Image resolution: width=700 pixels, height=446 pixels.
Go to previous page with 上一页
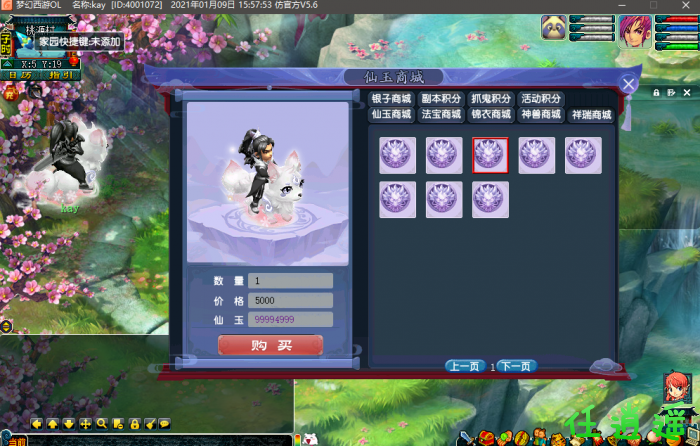[465, 367]
